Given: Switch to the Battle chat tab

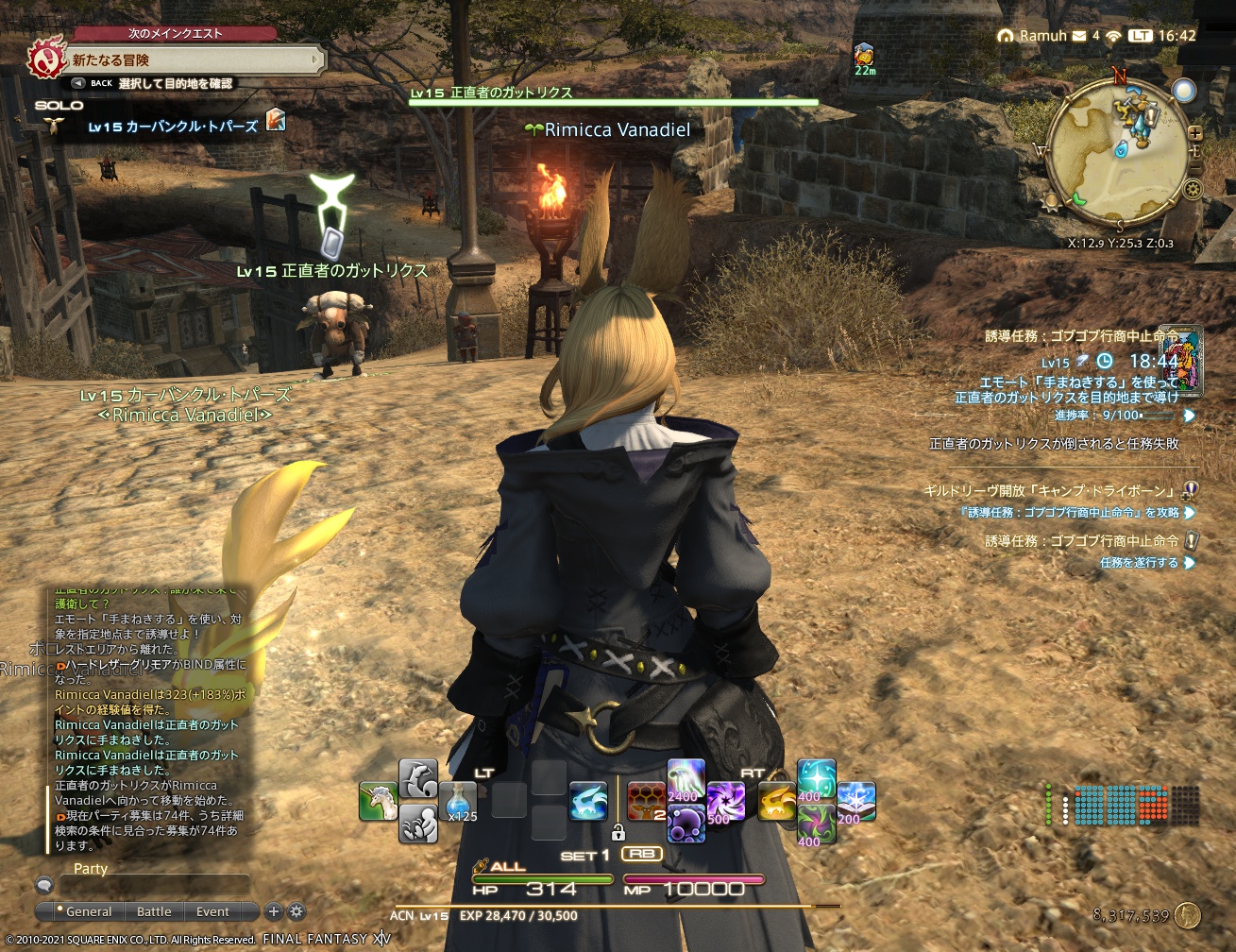Looking at the screenshot, I should point(154,912).
